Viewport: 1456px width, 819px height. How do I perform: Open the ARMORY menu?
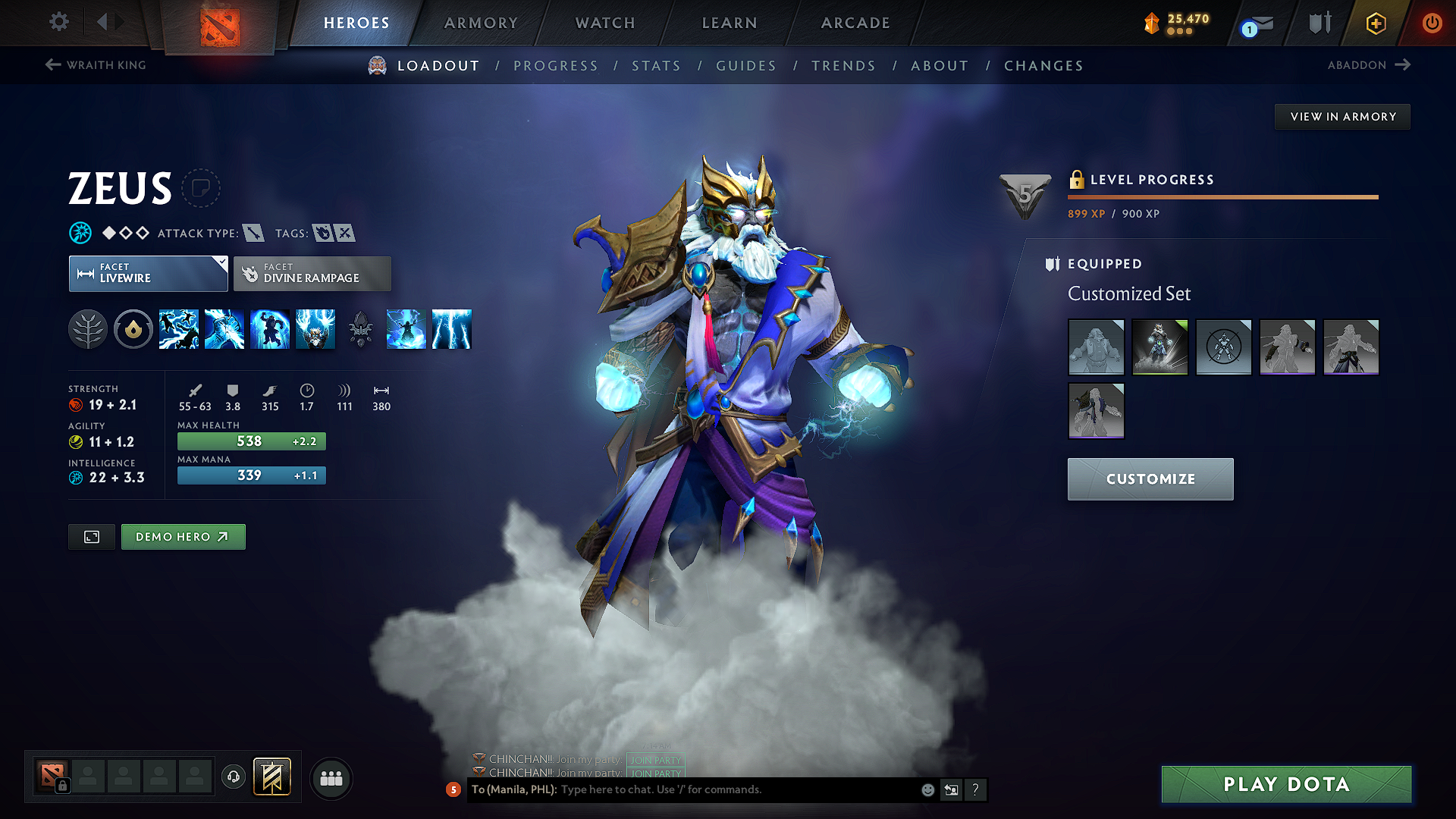tap(481, 23)
